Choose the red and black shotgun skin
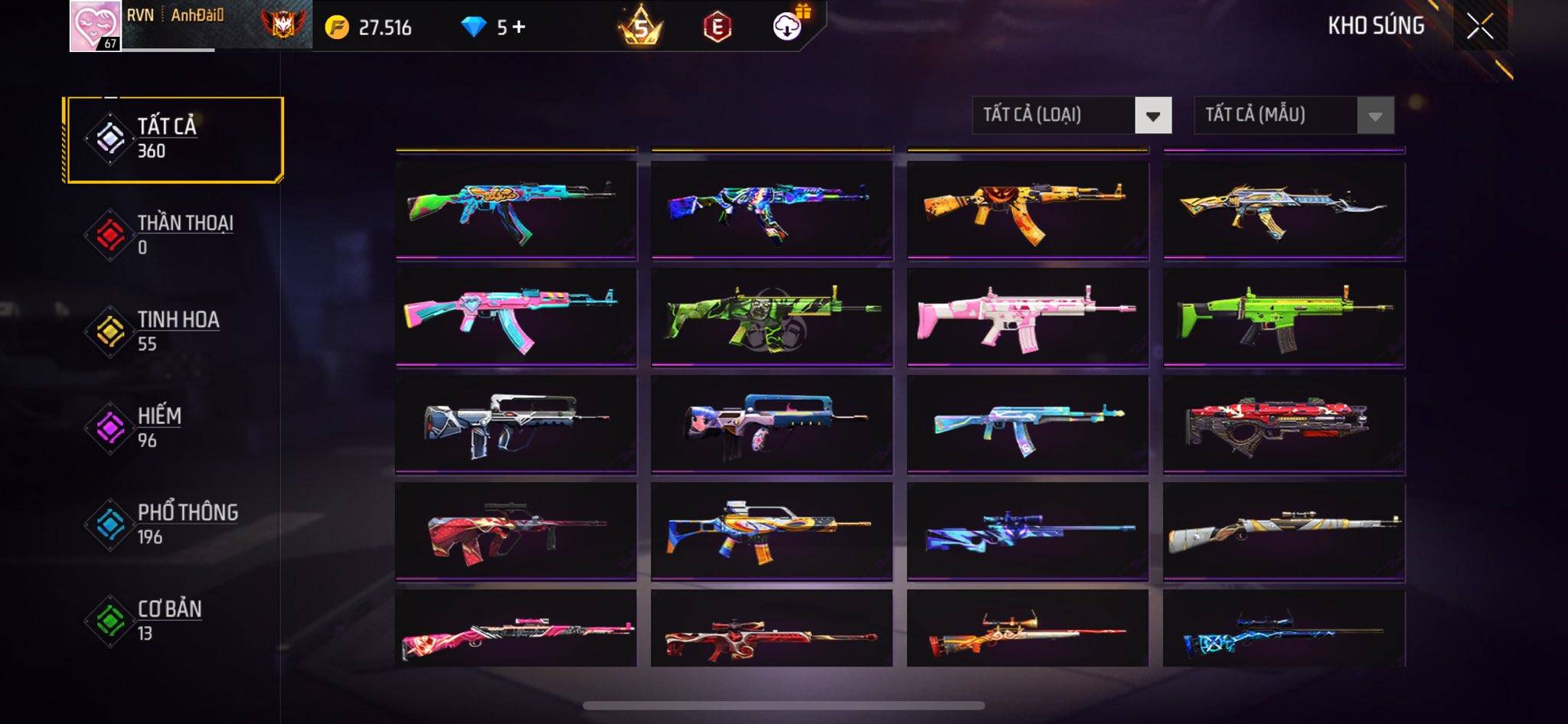The image size is (1568, 724). pos(1284,423)
